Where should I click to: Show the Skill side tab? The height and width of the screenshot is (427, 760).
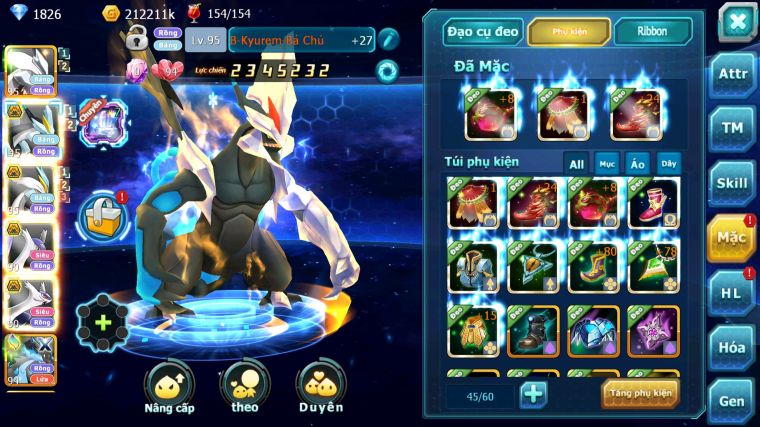pos(733,183)
